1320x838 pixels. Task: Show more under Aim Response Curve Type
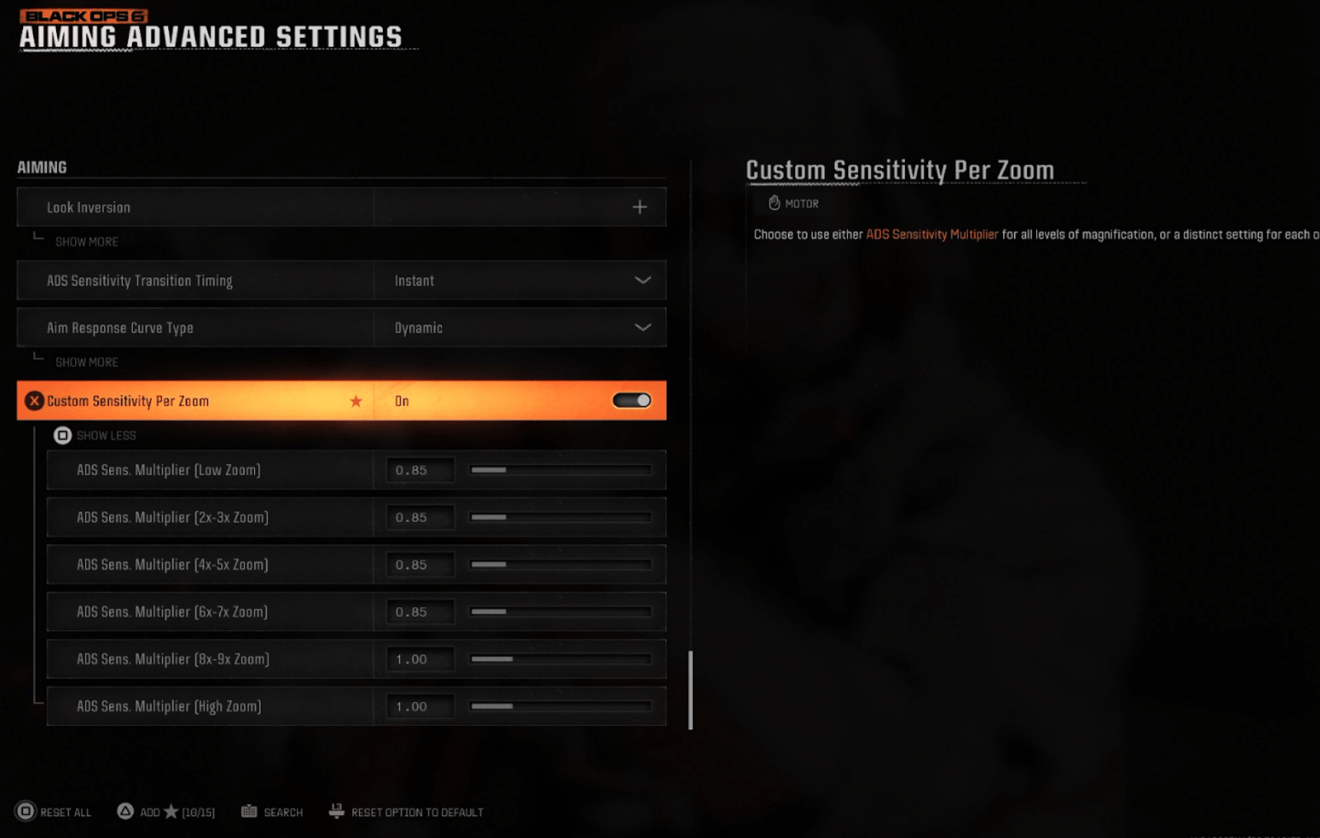tap(86, 362)
